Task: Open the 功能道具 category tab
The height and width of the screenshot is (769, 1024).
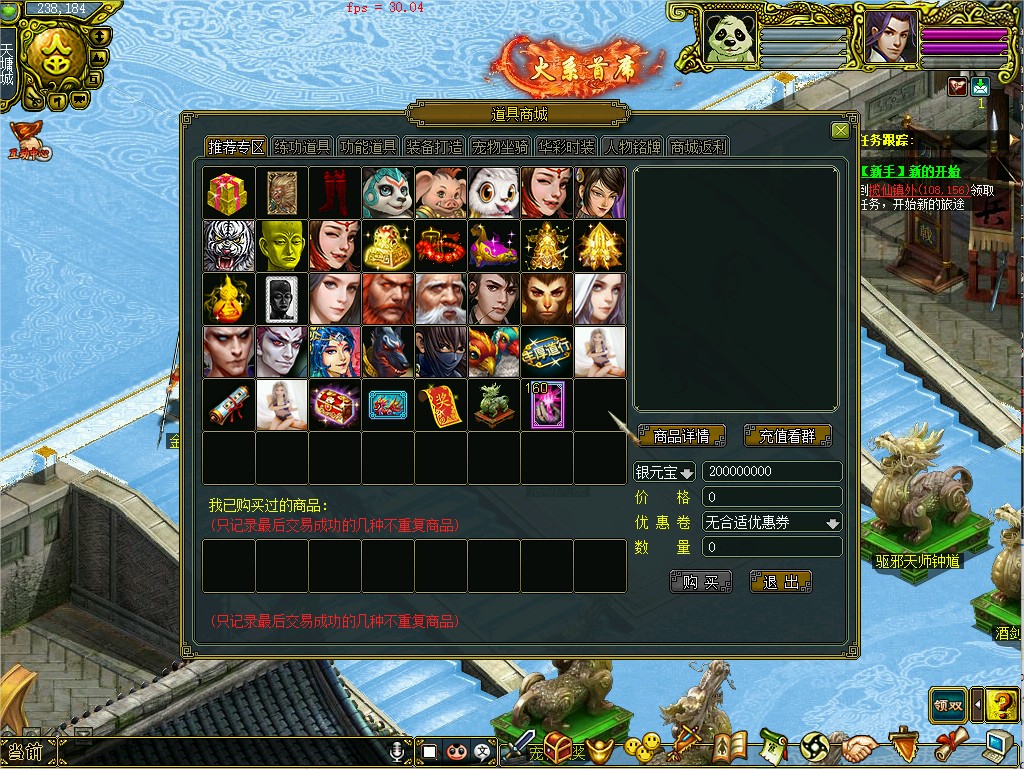Action: [x=368, y=147]
